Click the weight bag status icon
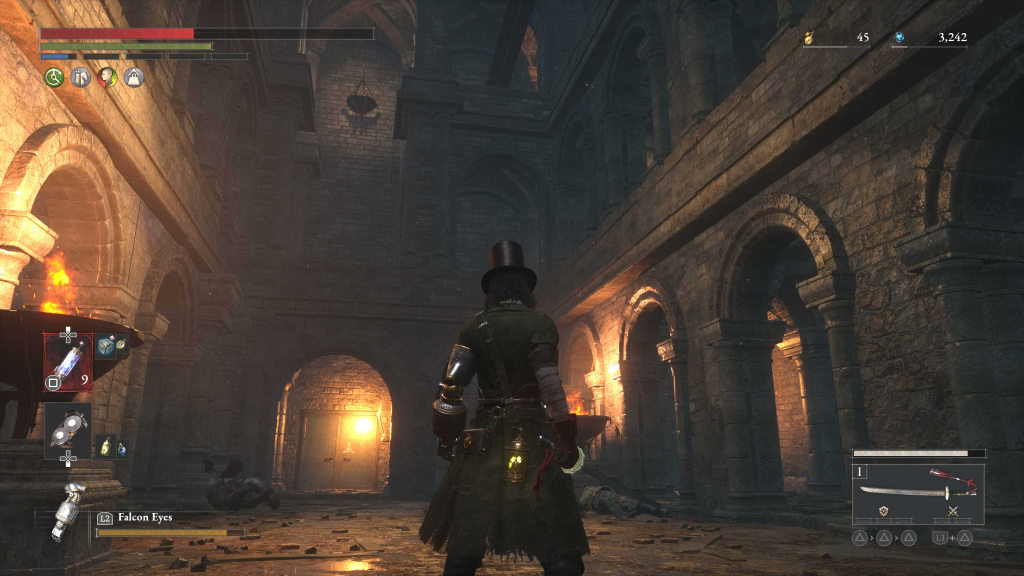Viewport: 1024px width, 576px height. [x=133, y=77]
